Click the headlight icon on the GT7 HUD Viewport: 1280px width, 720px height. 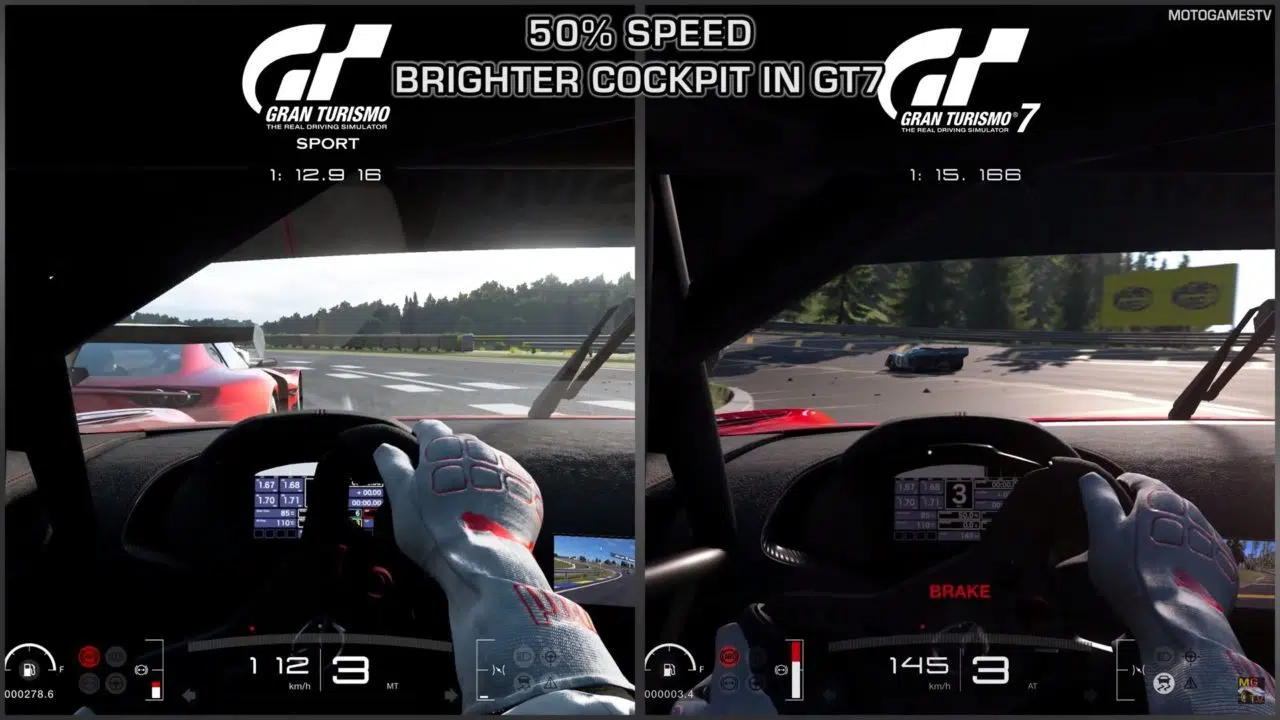click(1166, 655)
